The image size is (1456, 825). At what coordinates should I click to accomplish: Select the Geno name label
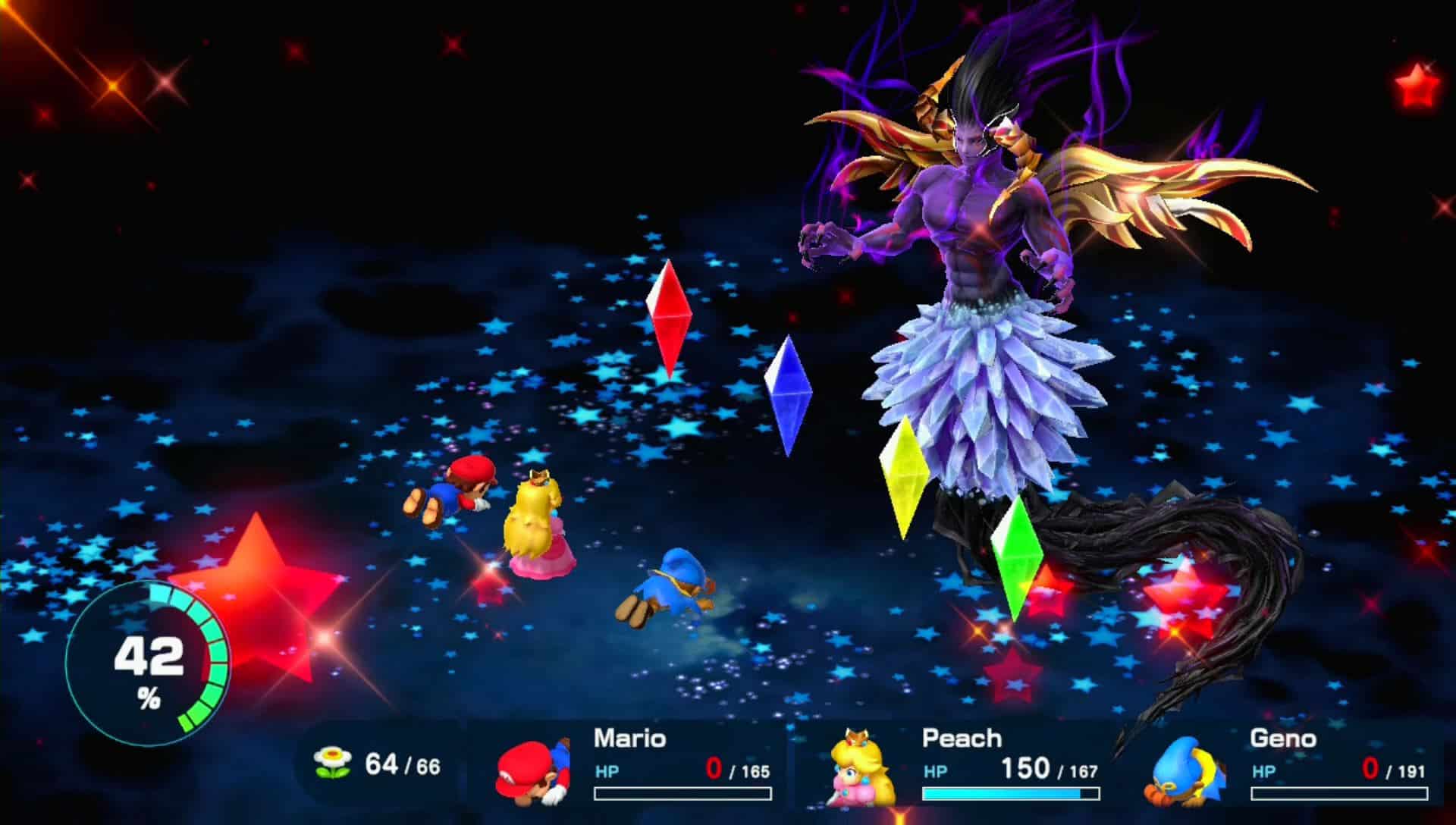tap(1285, 738)
